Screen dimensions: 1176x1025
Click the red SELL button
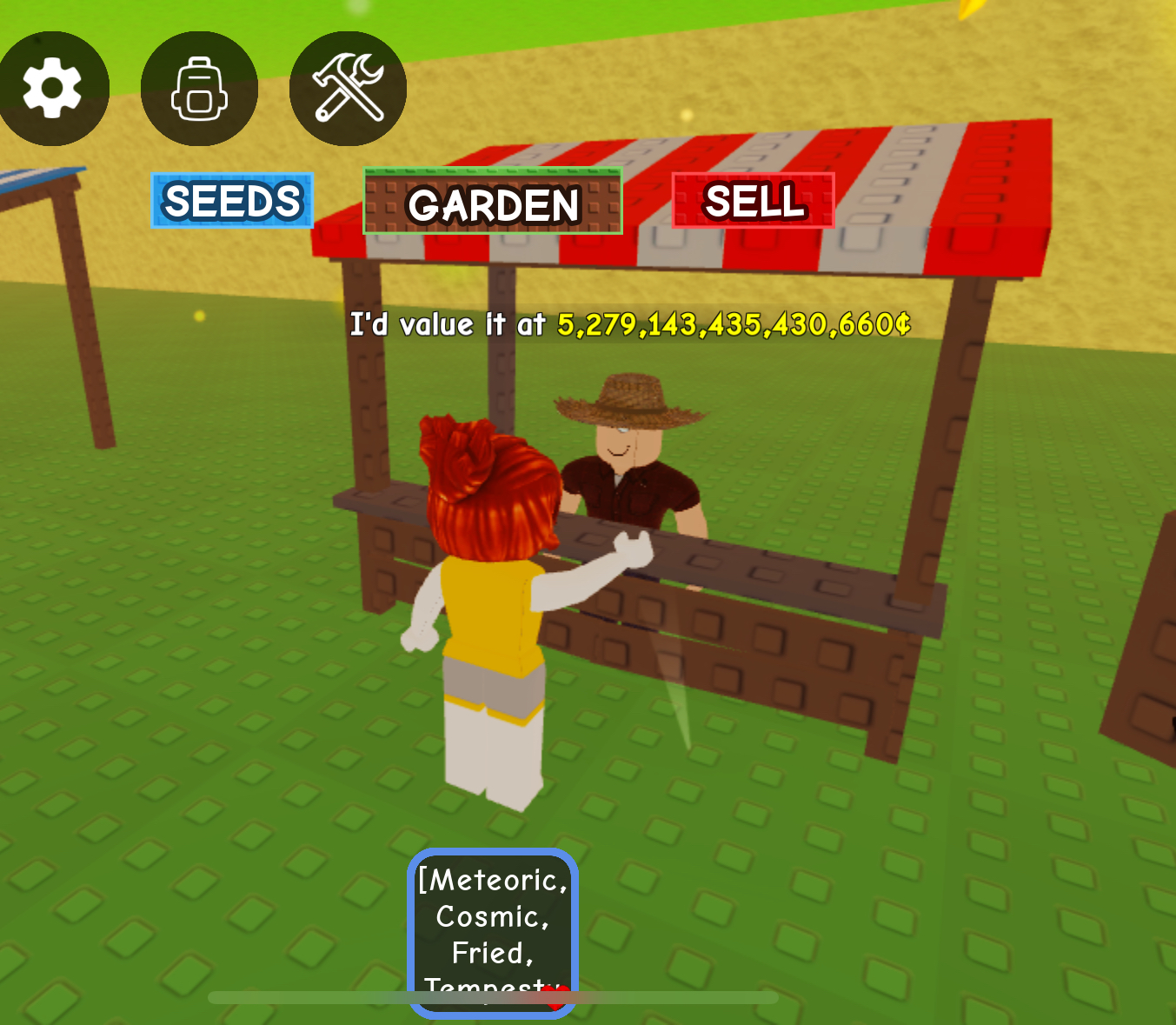coord(753,201)
